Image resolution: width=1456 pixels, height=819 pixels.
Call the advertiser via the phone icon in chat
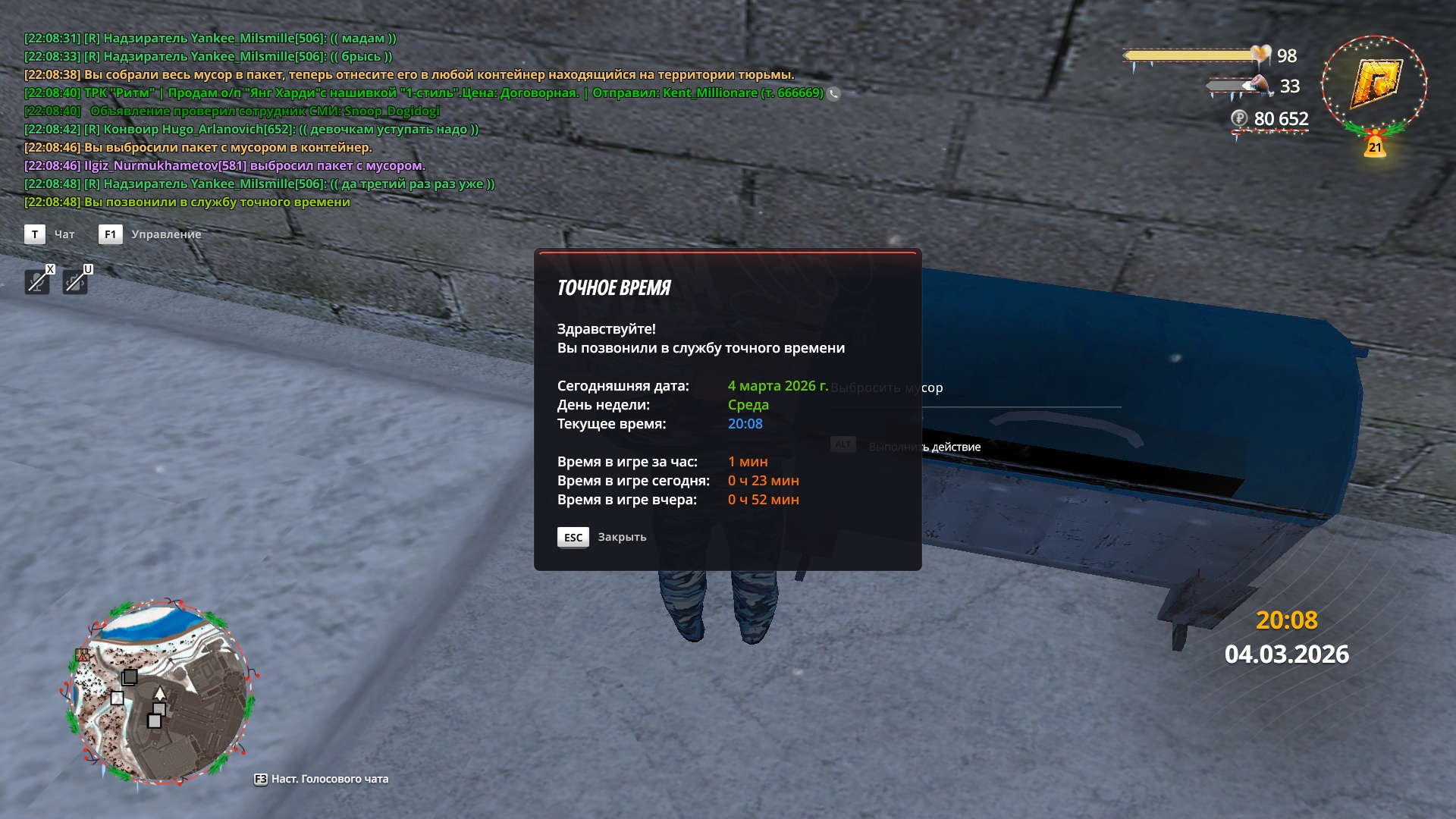tap(833, 94)
